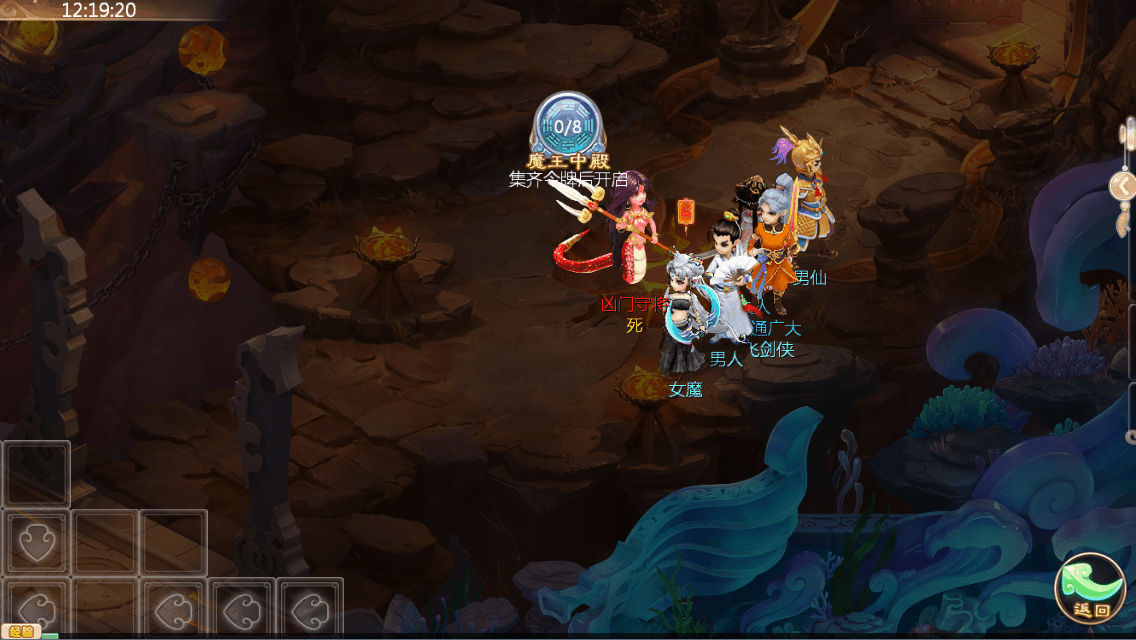
Task: Click the 经验 experience label
Action: [19, 631]
